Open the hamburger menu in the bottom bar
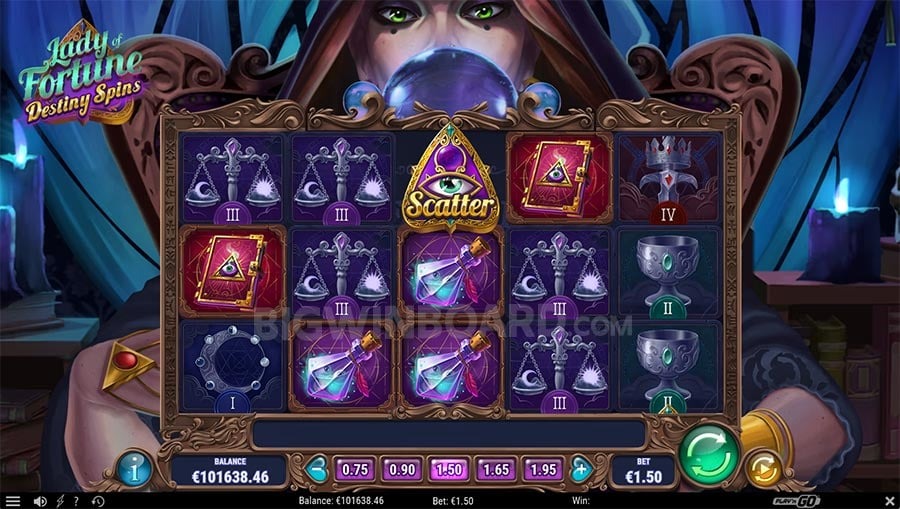 coord(12,500)
